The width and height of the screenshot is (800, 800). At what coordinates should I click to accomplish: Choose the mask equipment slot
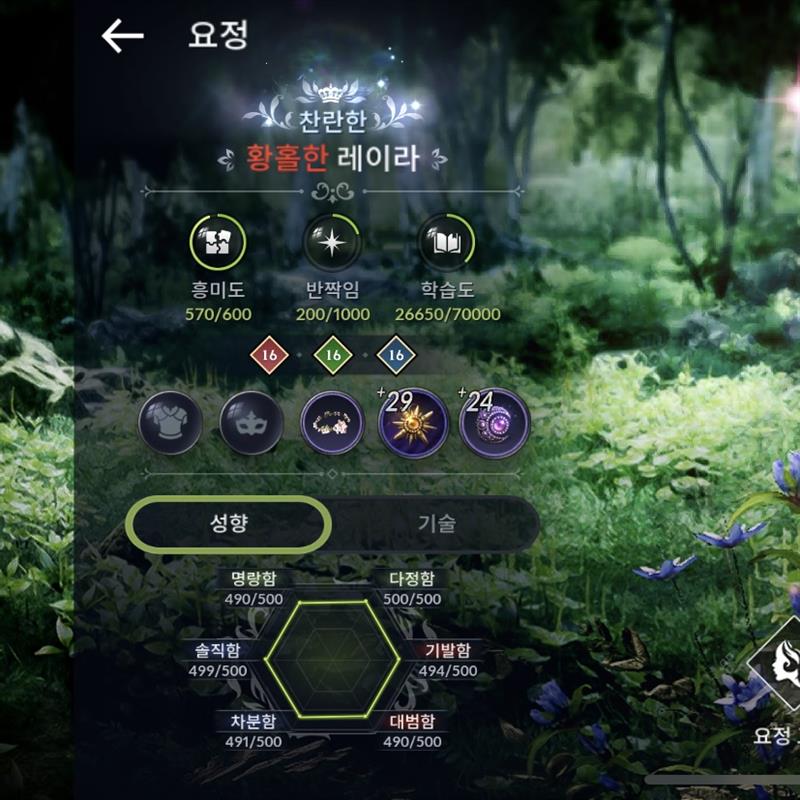tap(252, 421)
